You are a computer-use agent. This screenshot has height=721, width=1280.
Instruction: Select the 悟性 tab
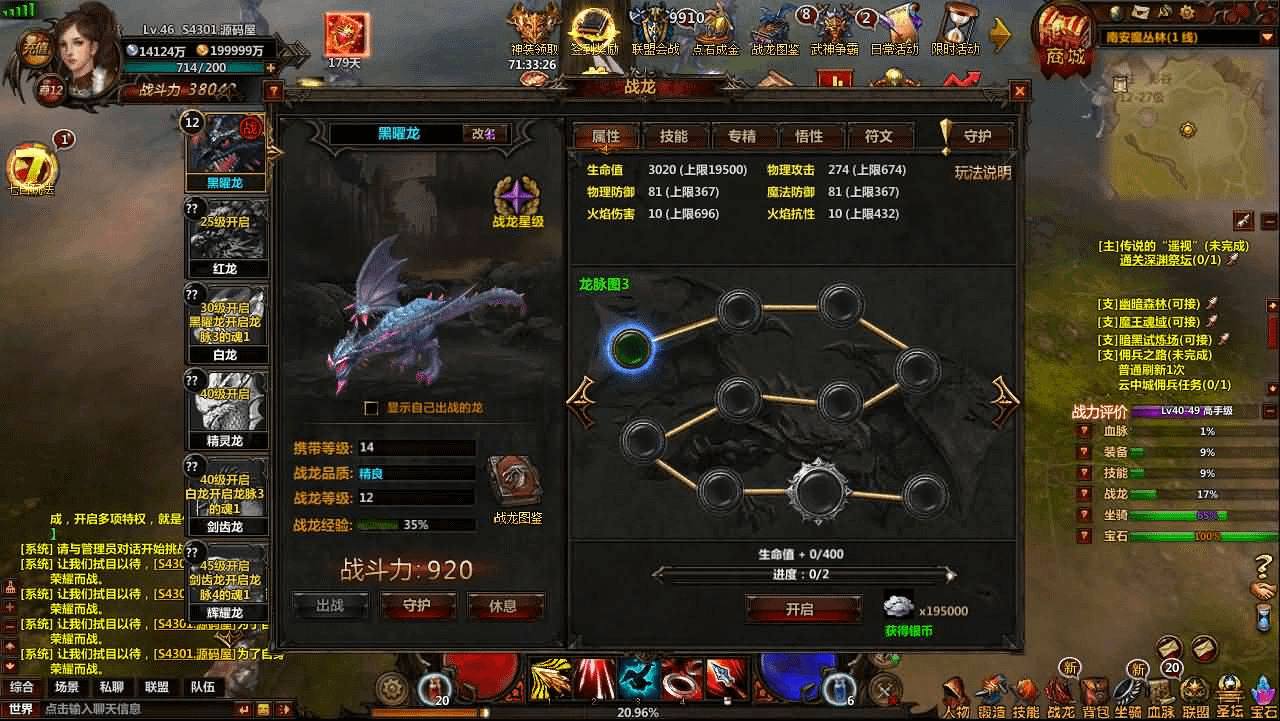coord(808,137)
